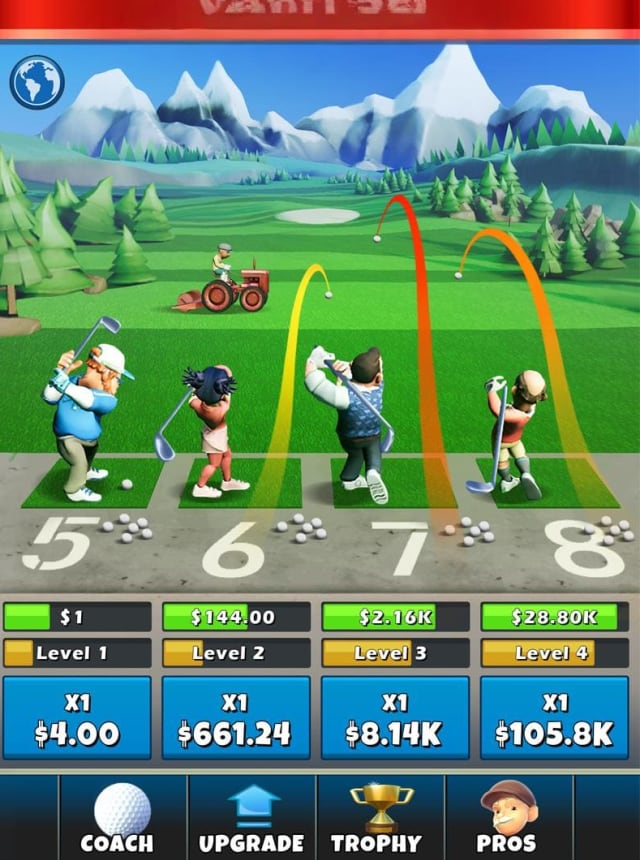
Task: Purchase the $105.8K upgrade button
Action: point(554,717)
